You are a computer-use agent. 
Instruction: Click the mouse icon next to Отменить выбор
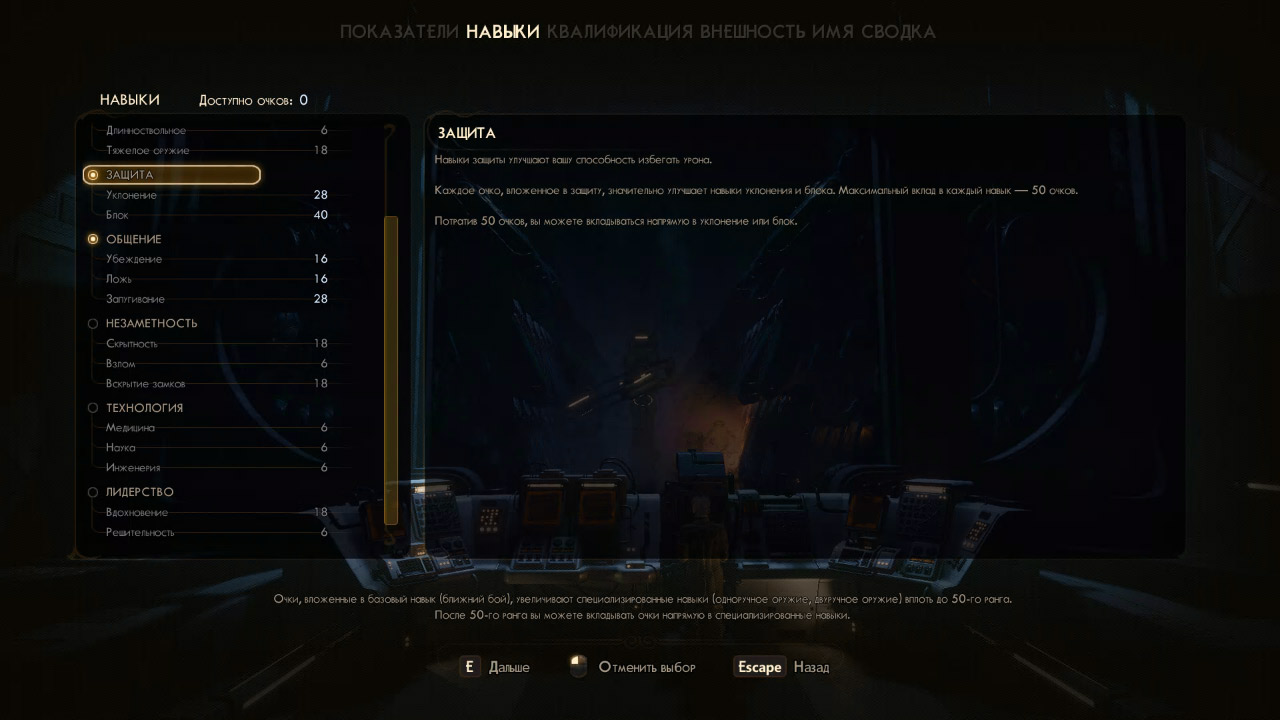pyautogui.click(x=577, y=666)
